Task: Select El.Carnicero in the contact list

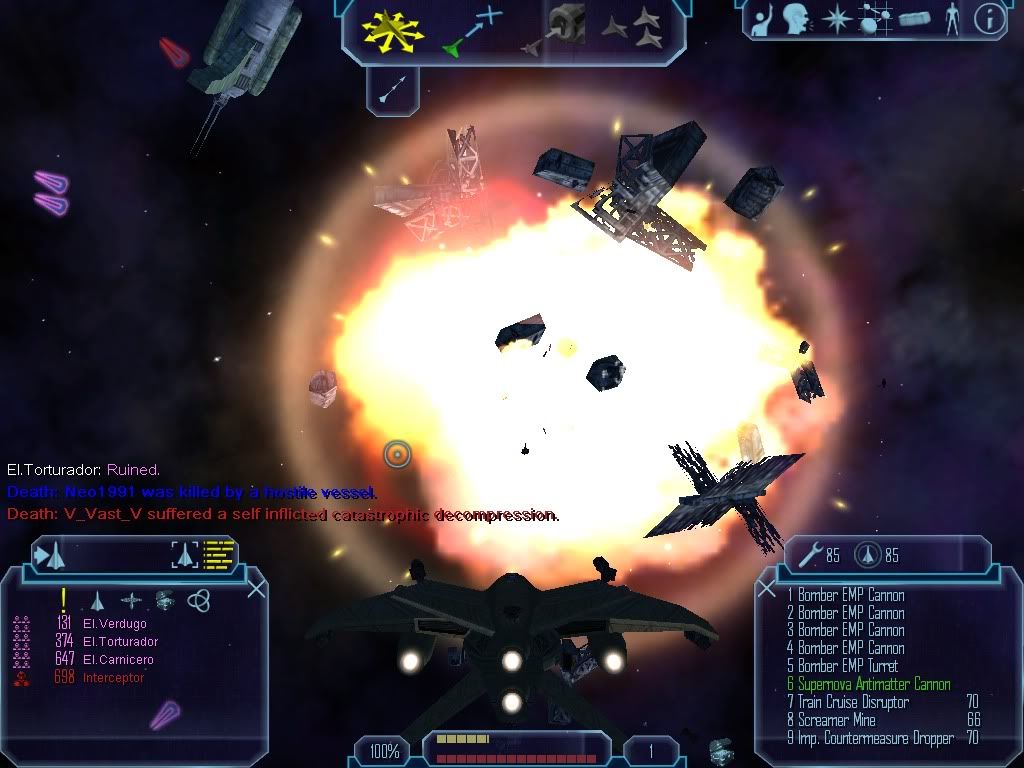Action: (x=118, y=660)
